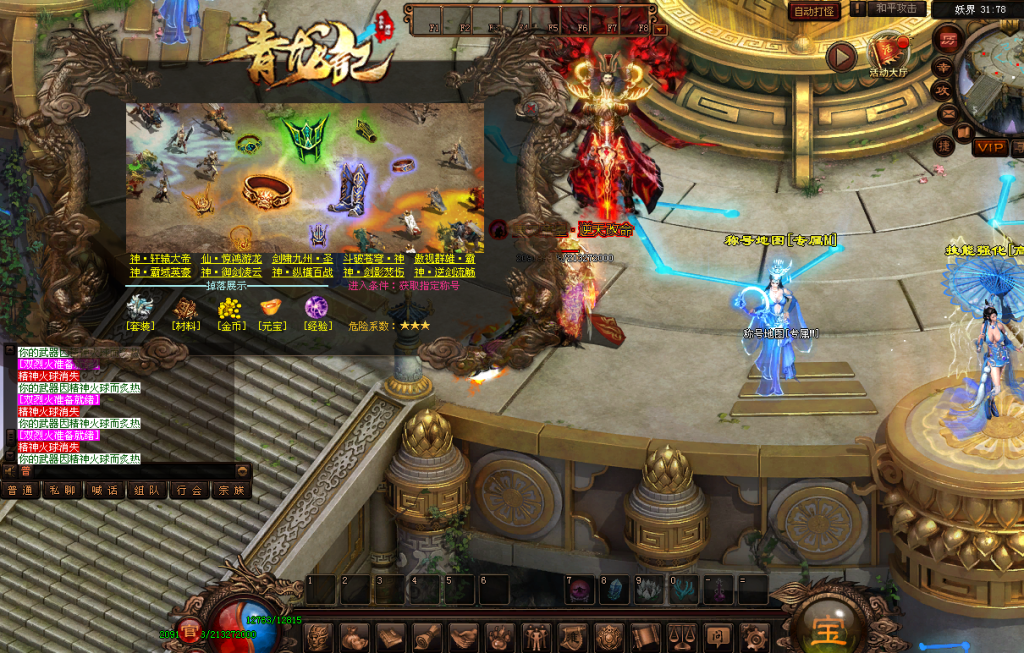Open the 神·轩辕大帝 title link
Screen dimensions: 1024x653
click(160, 259)
